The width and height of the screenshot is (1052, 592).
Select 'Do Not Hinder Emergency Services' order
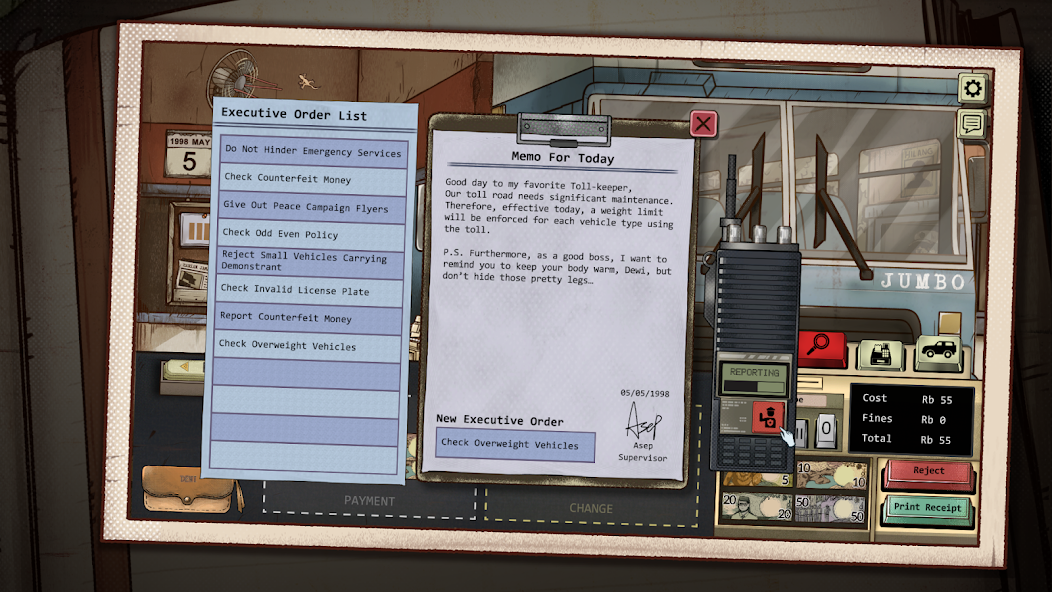(313, 152)
